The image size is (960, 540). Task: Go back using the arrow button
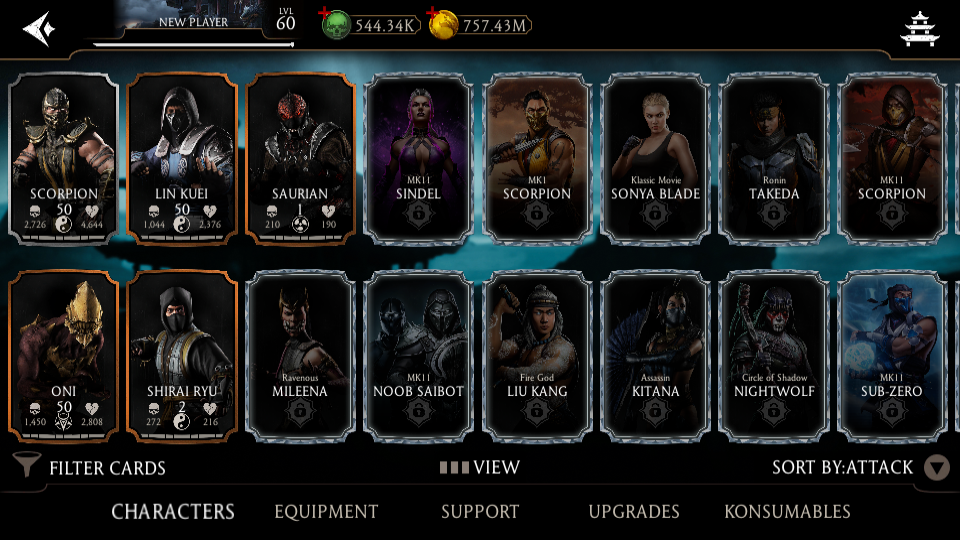pos(37,26)
